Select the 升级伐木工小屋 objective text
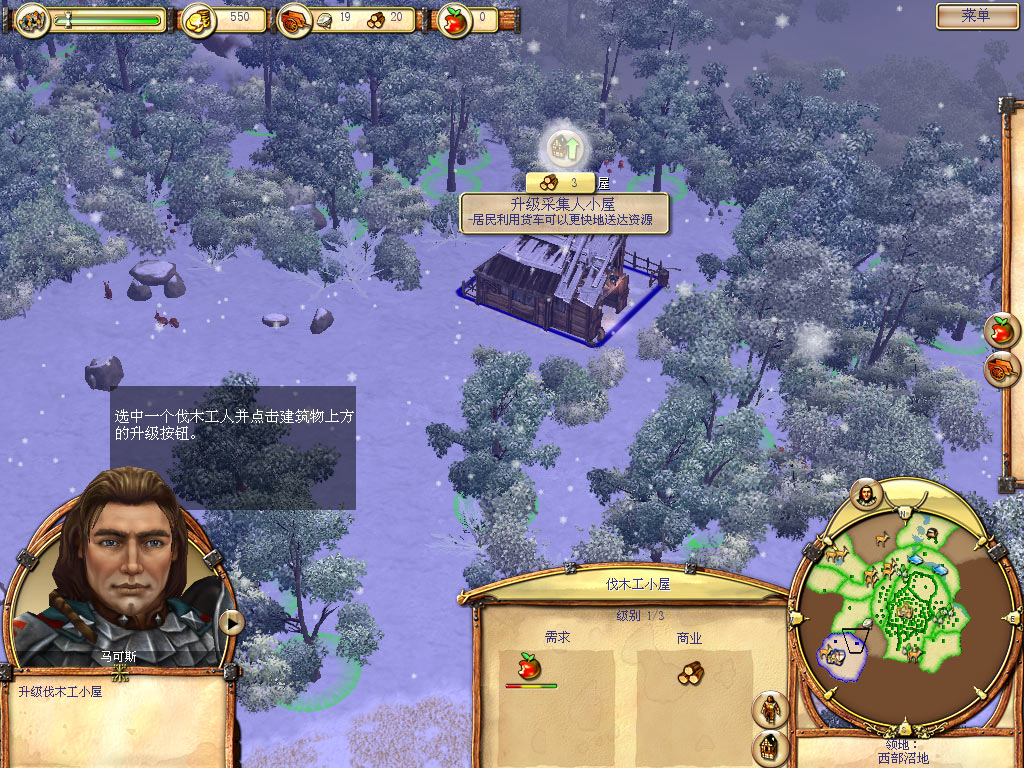The width and height of the screenshot is (1024, 768). (60, 691)
